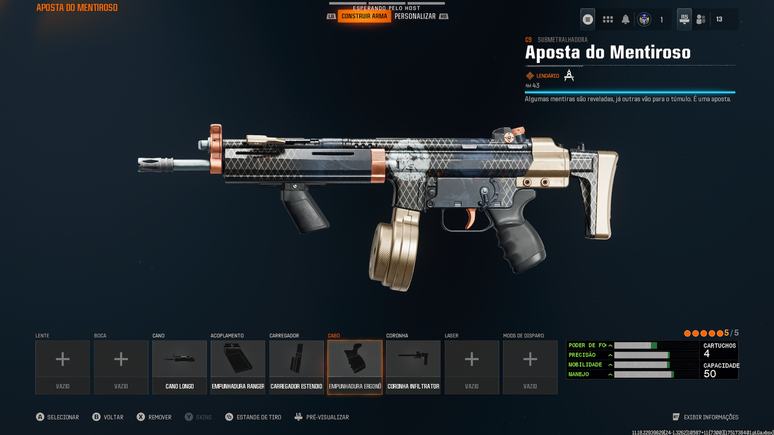Click the Empunhadura Ergonômica rear grip slot
774x435 pixels.
pyautogui.click(x=355, y=366)
